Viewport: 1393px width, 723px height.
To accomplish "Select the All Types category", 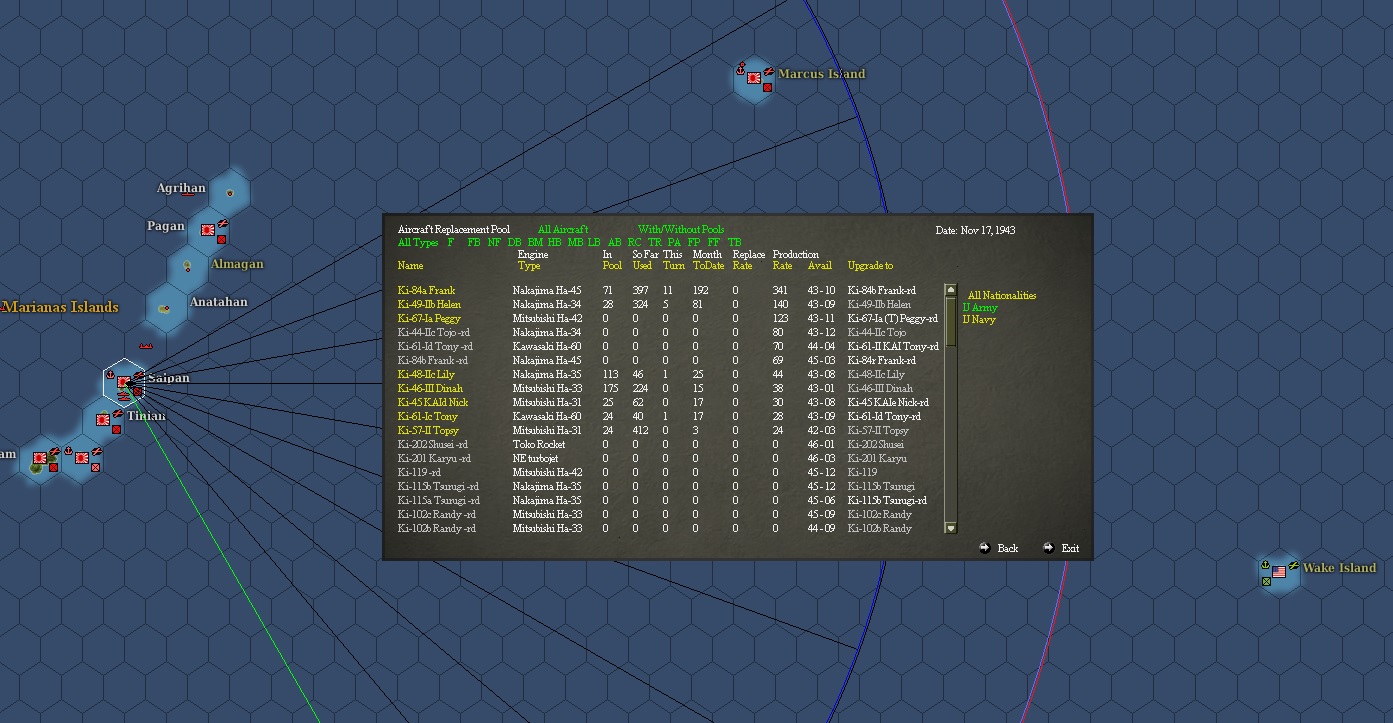I will tap(417, 242).
